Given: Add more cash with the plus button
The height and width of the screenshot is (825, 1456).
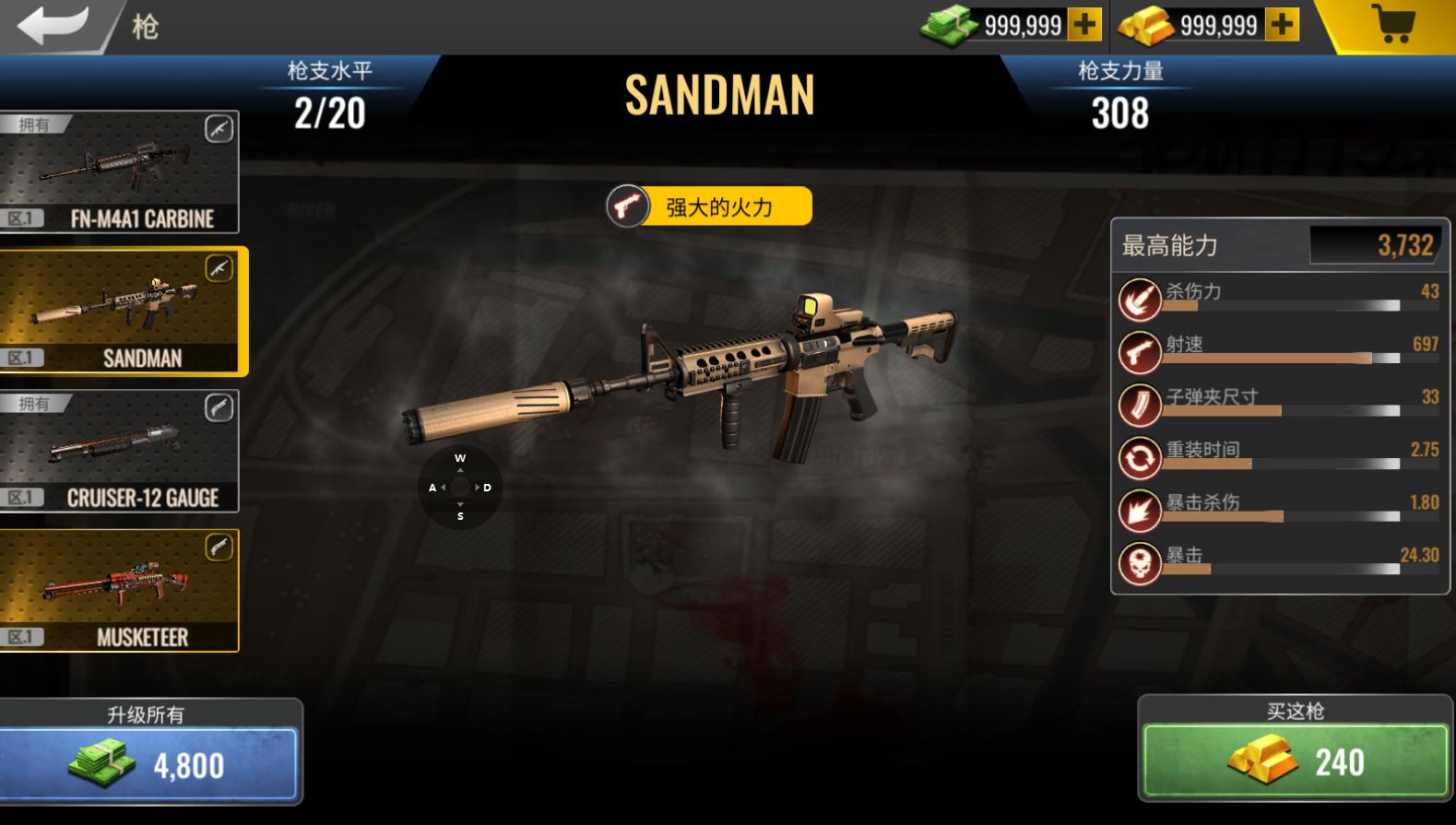Looking at the screenshot, I should click(x=1084, y=25).
